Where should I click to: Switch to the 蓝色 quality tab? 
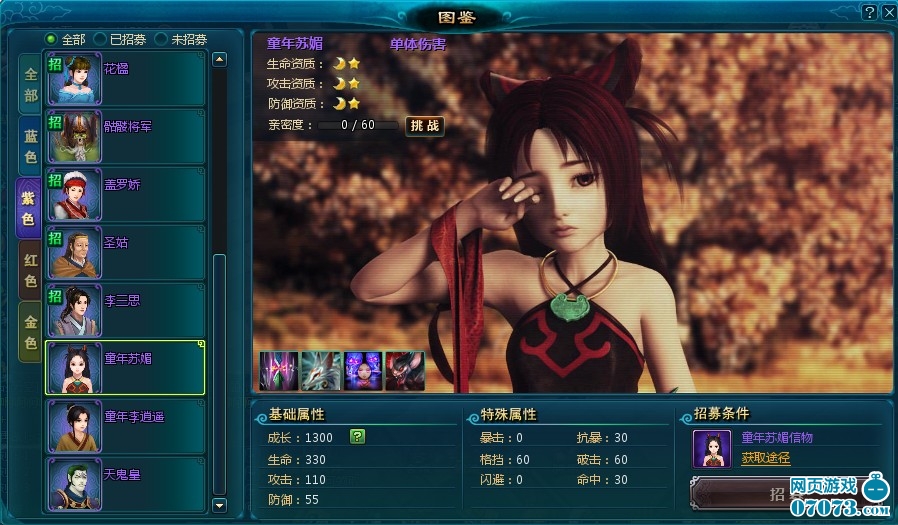30,146
